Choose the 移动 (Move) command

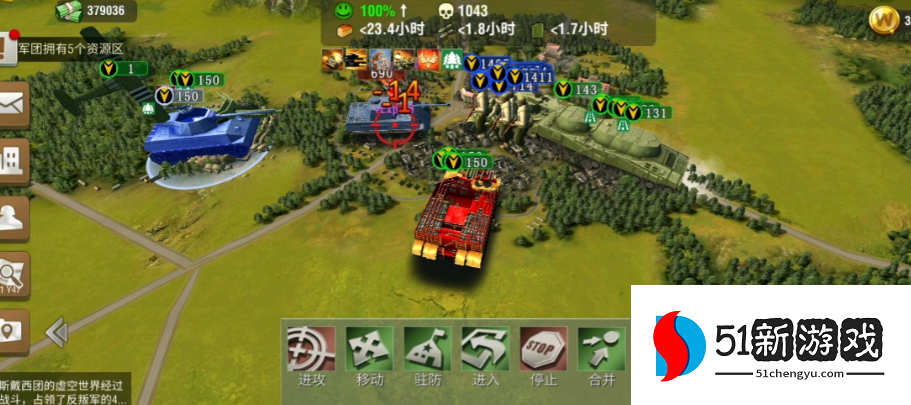[x=368, y=355]
